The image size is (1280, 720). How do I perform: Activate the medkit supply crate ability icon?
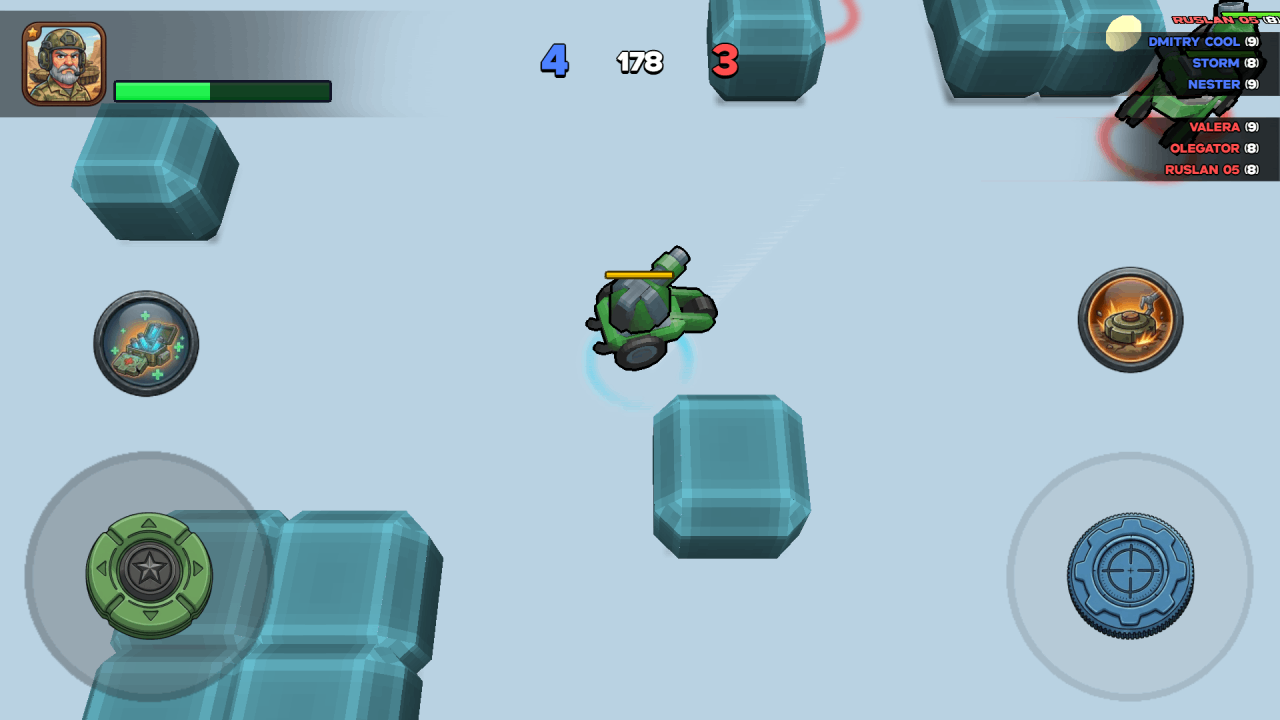[146, 343]
